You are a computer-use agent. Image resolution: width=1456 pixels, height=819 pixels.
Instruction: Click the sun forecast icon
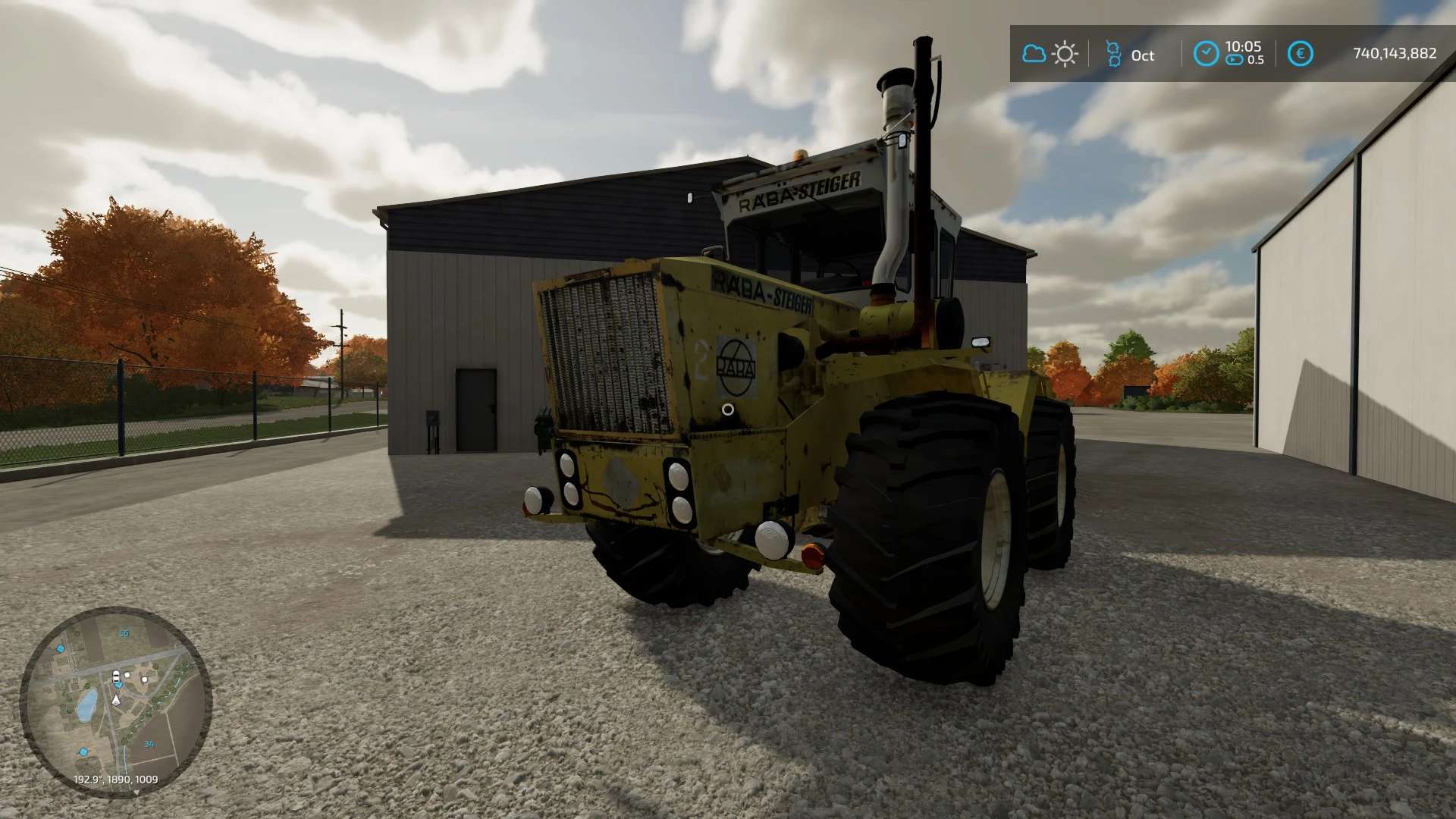pyautogui.click(x=1065, y=54)
